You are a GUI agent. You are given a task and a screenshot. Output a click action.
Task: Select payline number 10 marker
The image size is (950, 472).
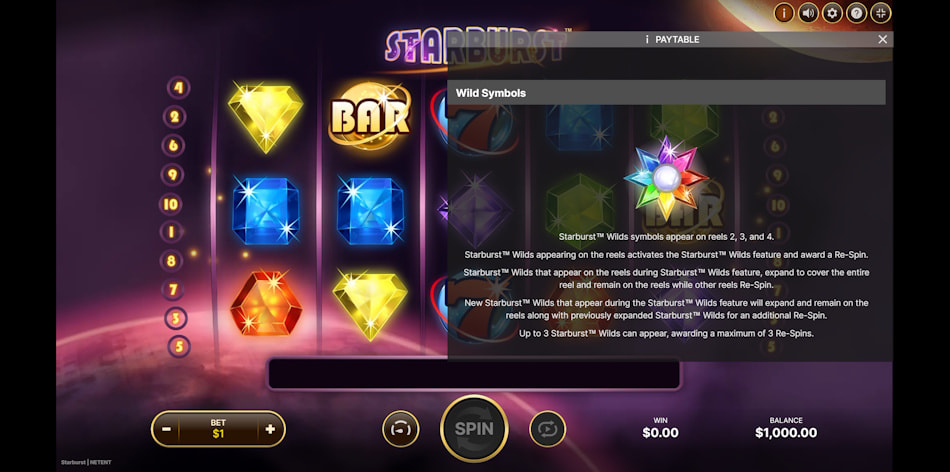click(x=172, y=204)
